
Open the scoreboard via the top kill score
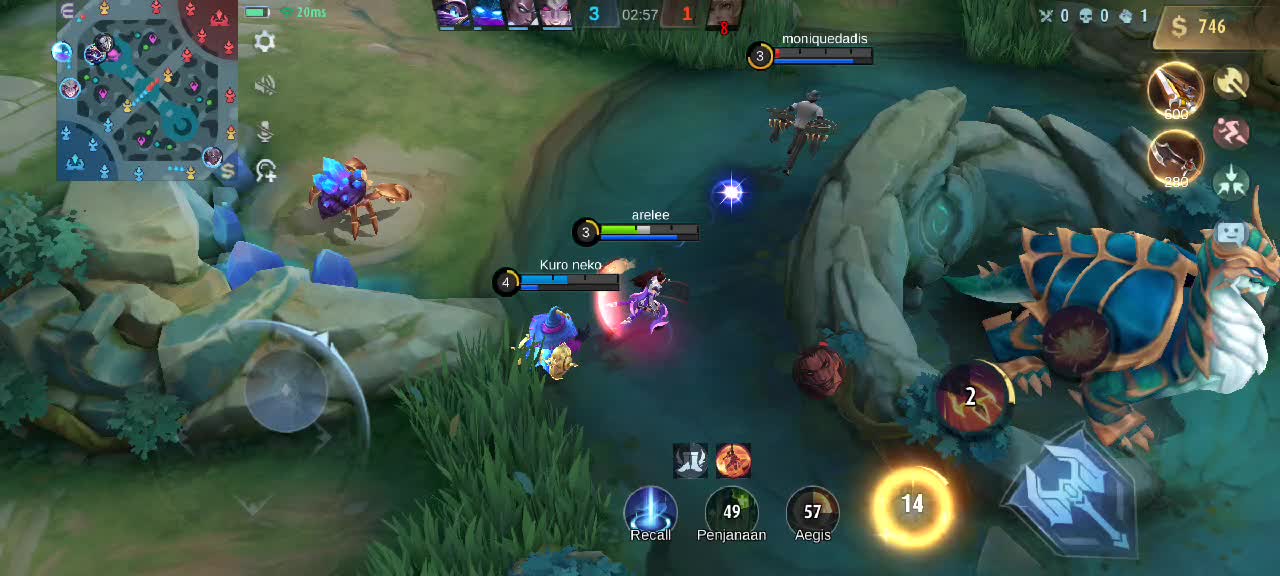[640, 14]
